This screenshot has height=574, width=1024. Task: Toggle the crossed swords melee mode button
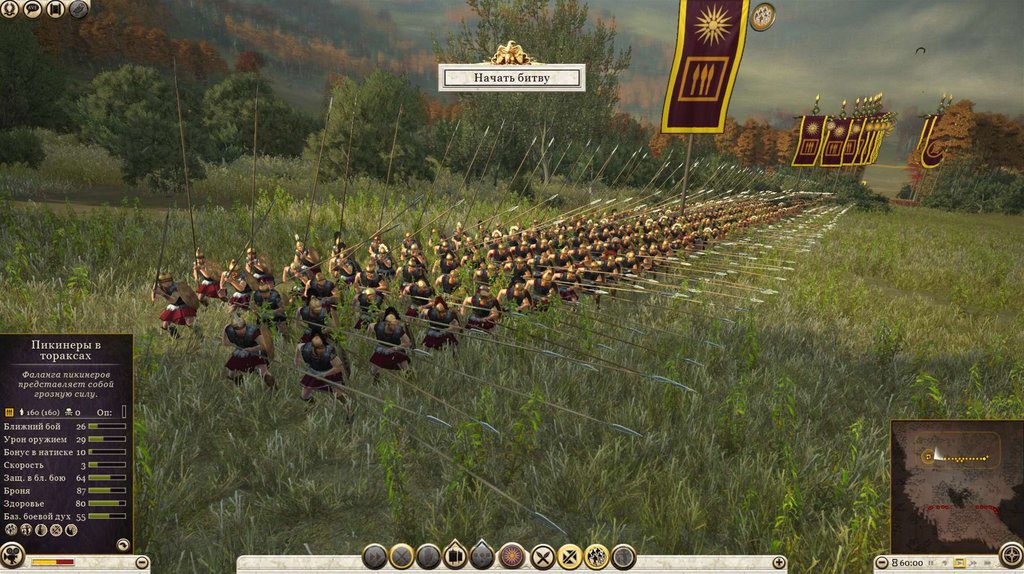pos(543,557)
